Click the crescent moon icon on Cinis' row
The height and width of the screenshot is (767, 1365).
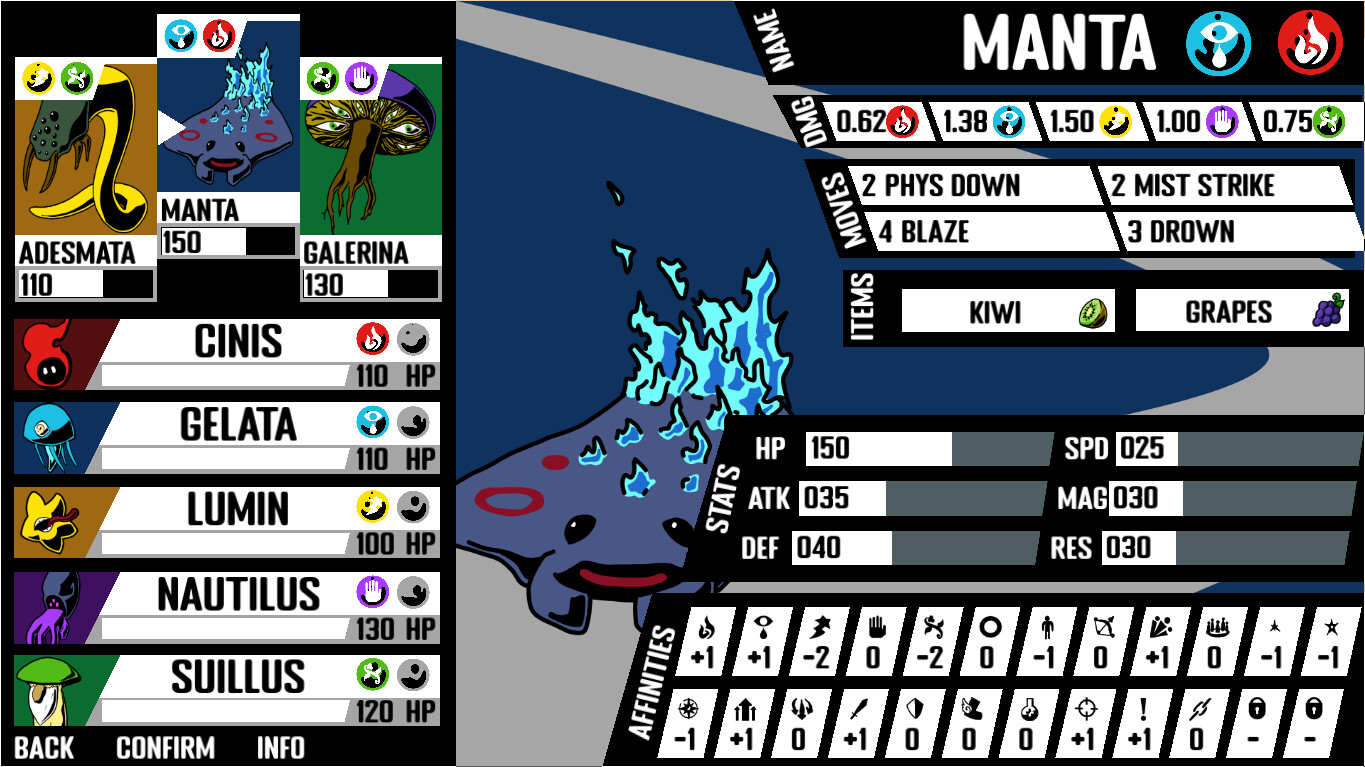point(414,340)
